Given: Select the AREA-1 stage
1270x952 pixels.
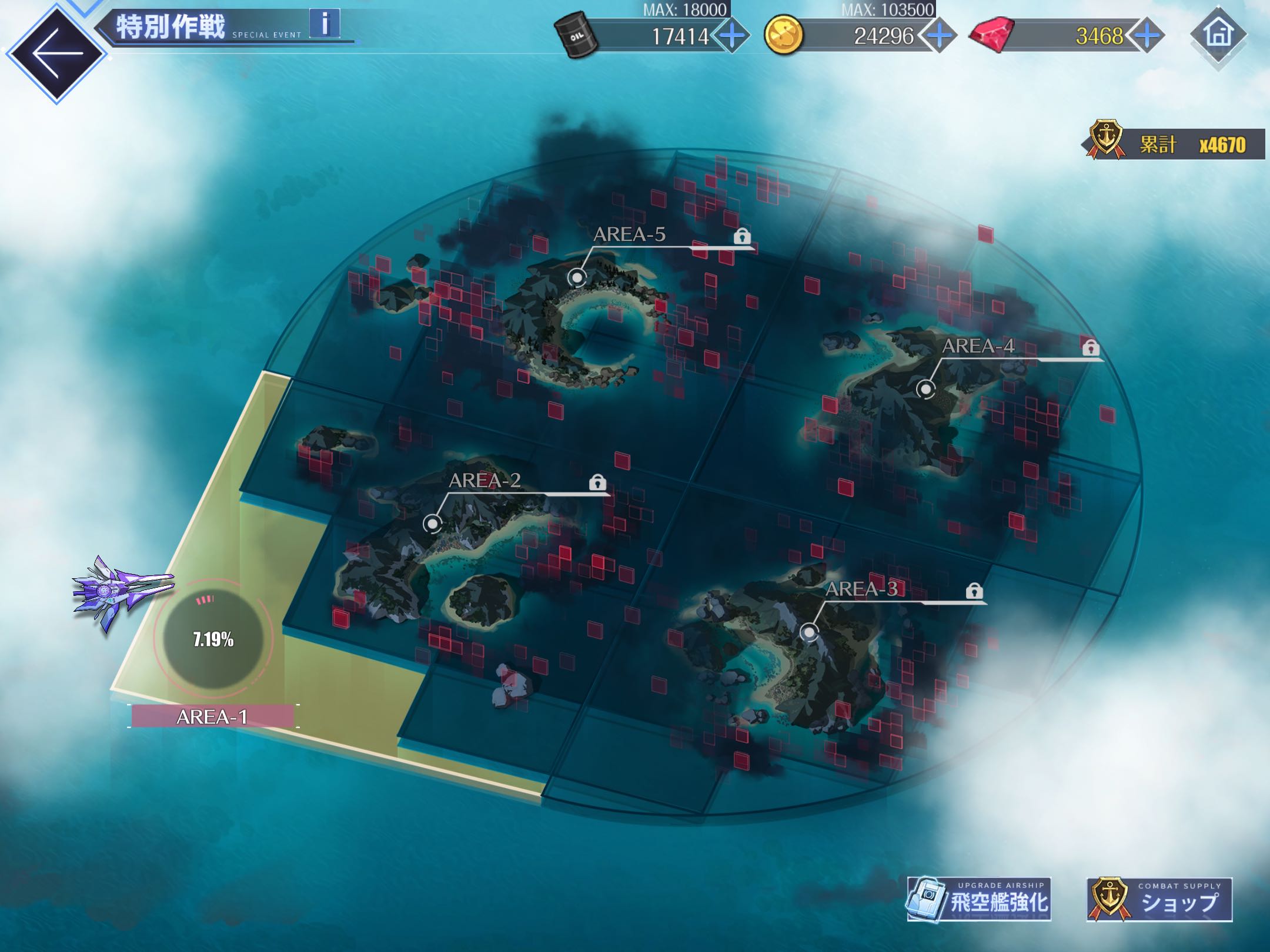Looking at the screenshot, I should [212, 717].
